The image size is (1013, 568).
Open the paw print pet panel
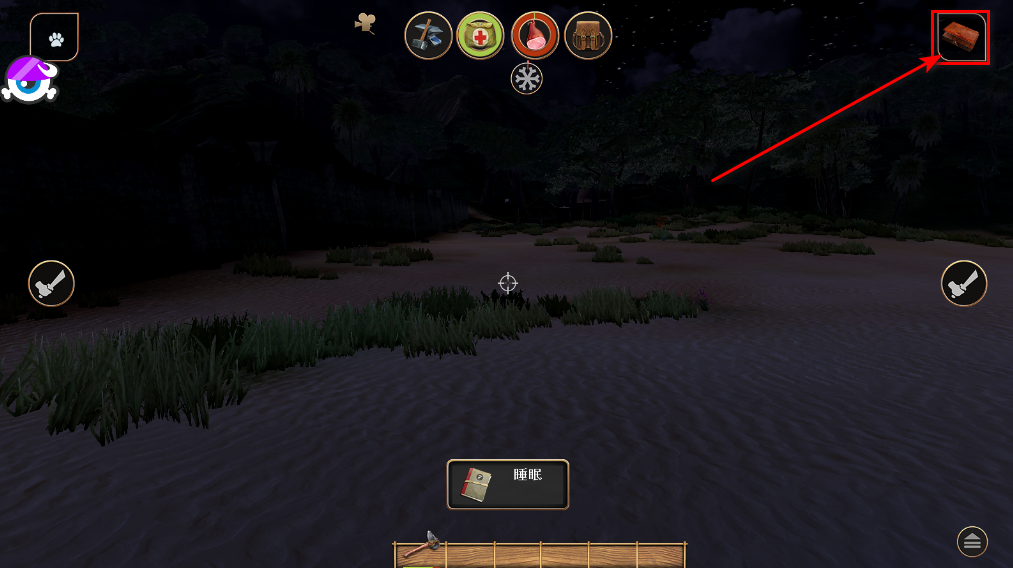click(55, 38)
